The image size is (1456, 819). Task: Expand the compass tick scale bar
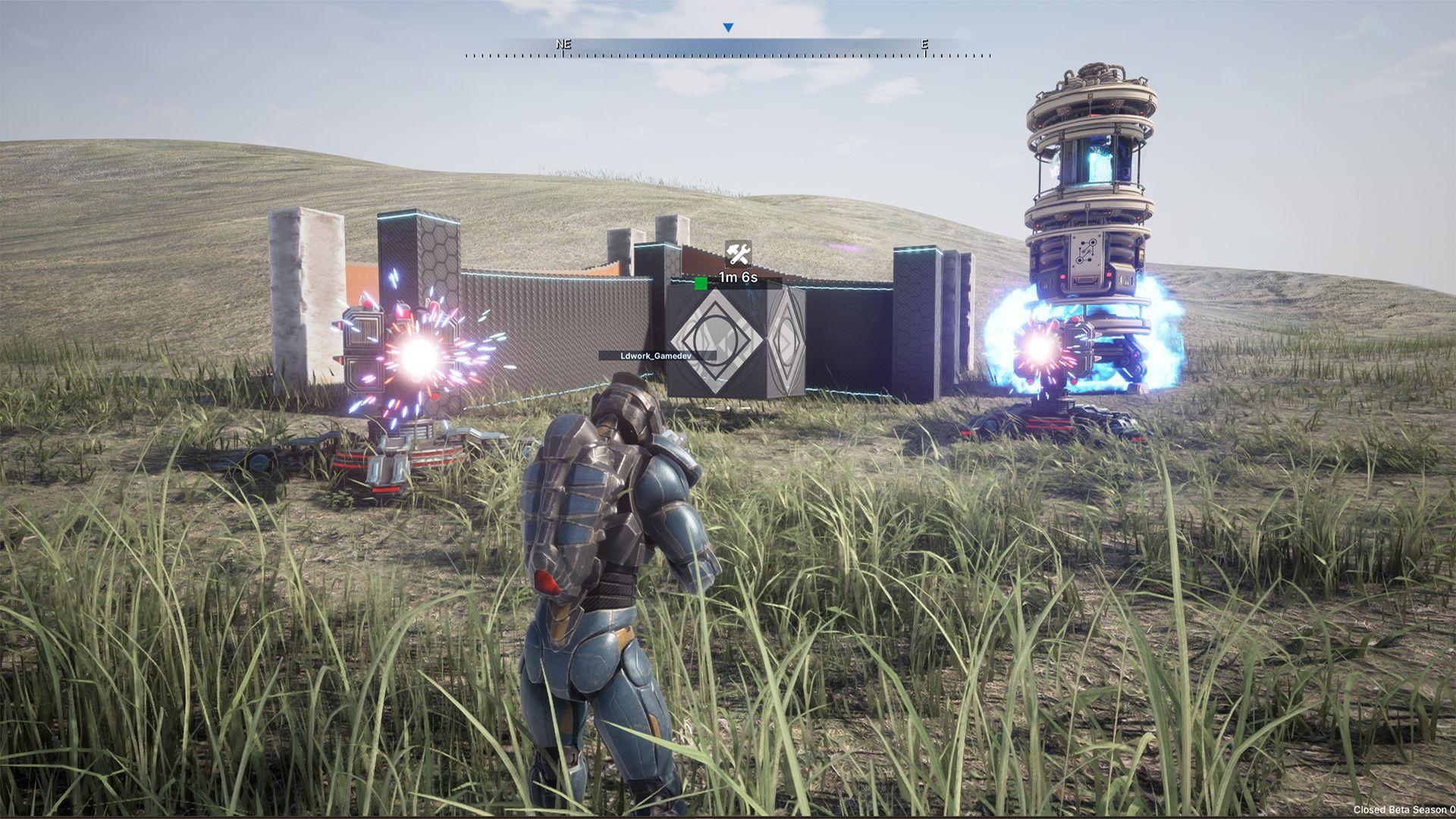click(726, 55)
